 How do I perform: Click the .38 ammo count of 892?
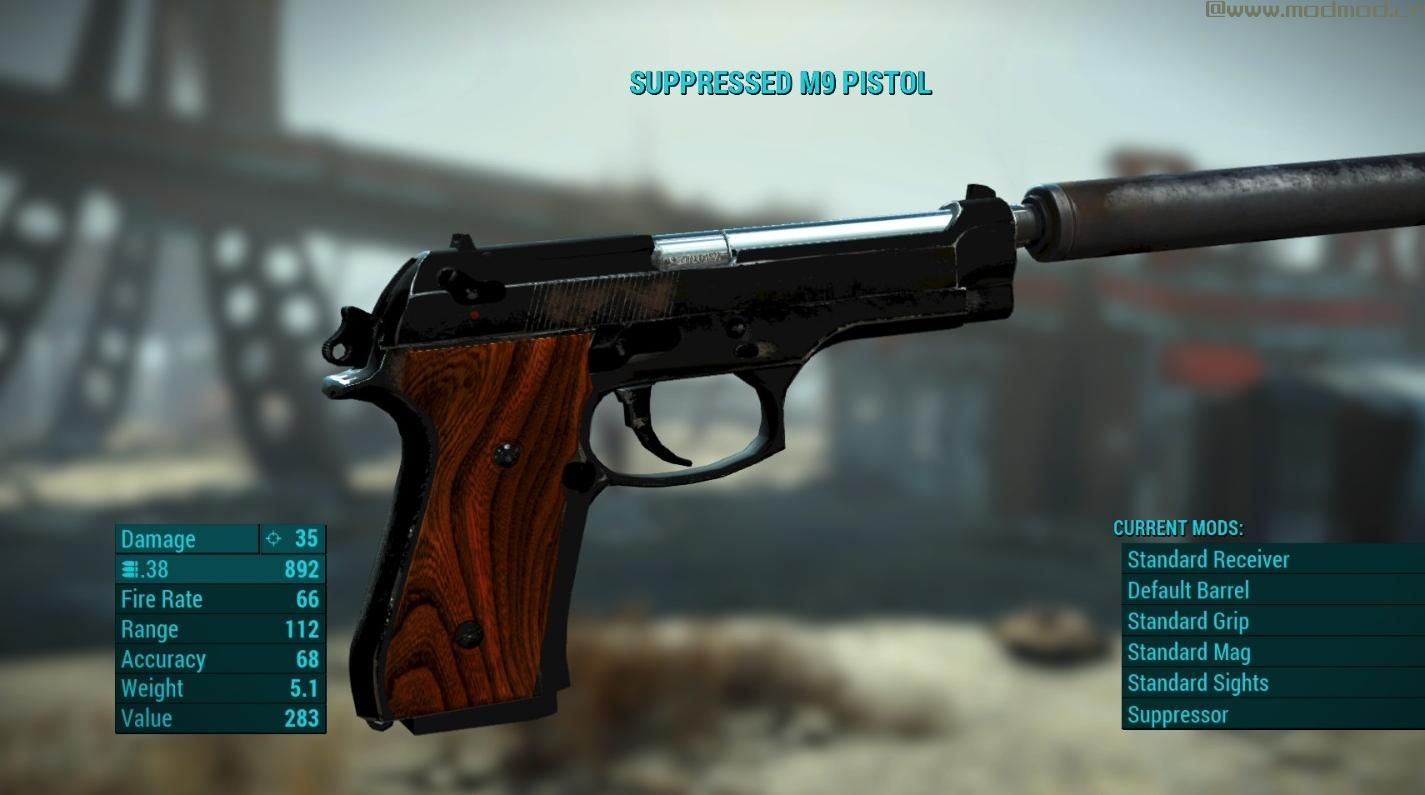coord(303,568)
